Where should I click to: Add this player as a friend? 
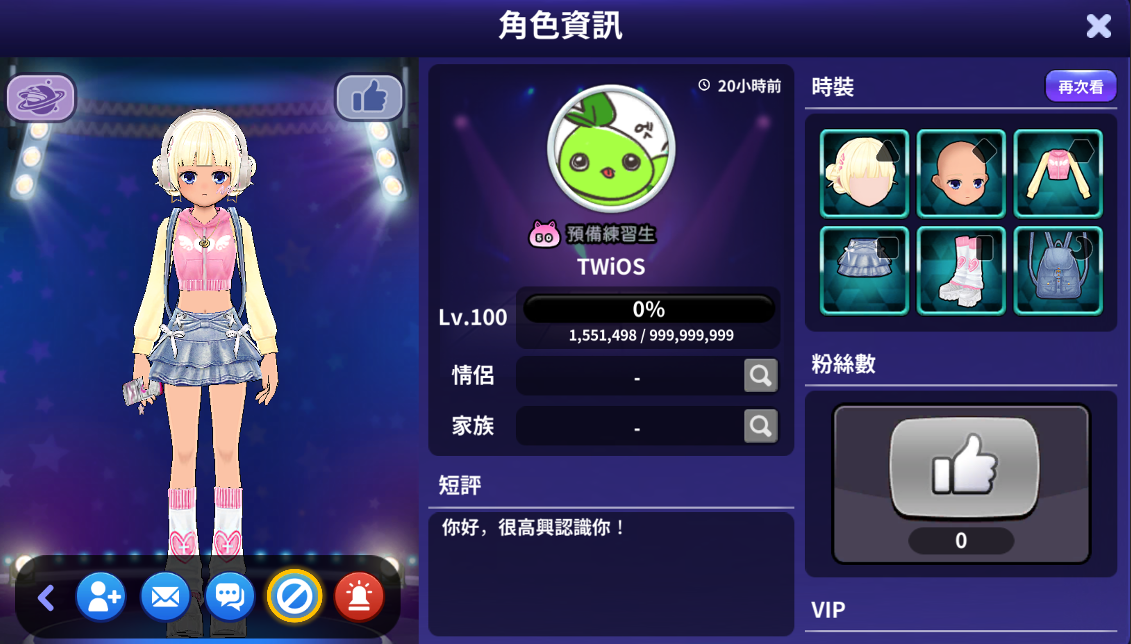tap(100, 597)
